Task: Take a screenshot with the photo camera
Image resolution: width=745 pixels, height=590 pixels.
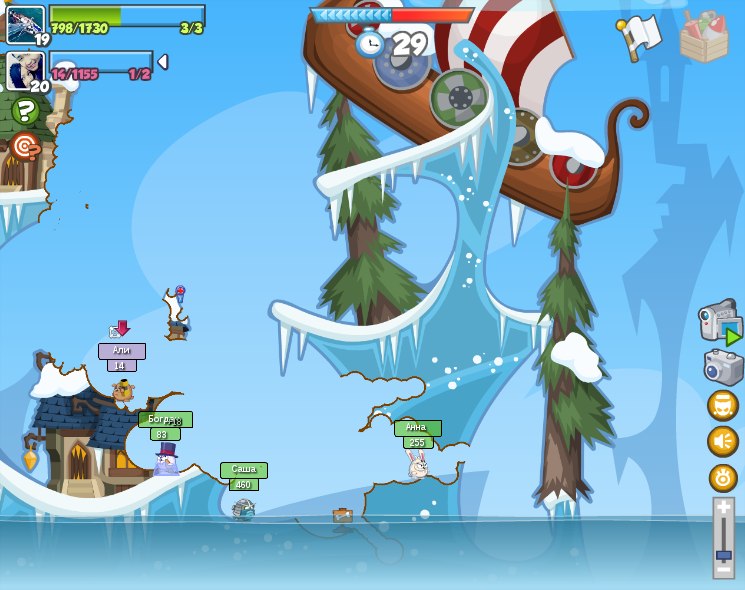Action: click(722, 367)
